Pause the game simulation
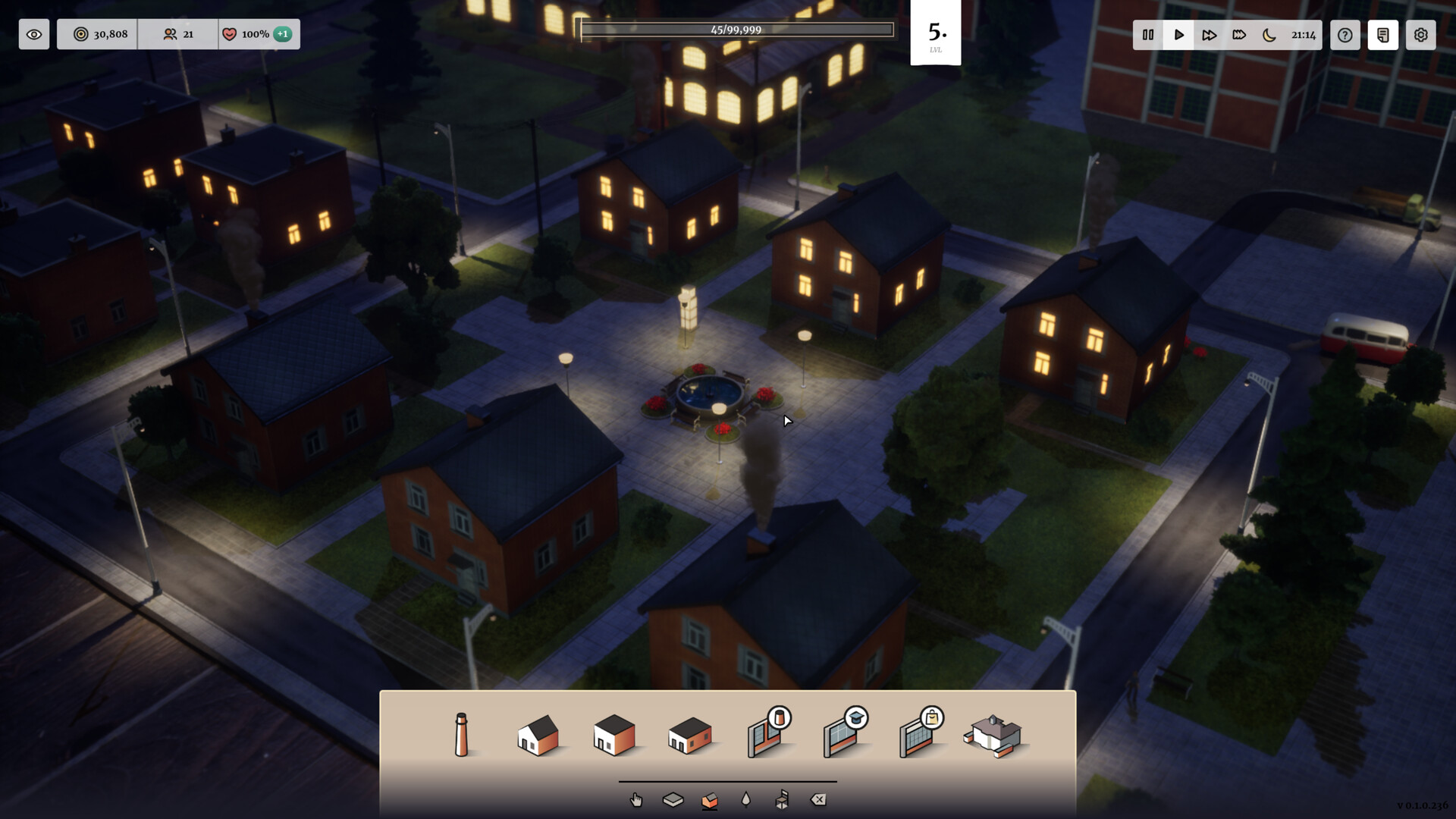1456x819 pixels. 1147,34
